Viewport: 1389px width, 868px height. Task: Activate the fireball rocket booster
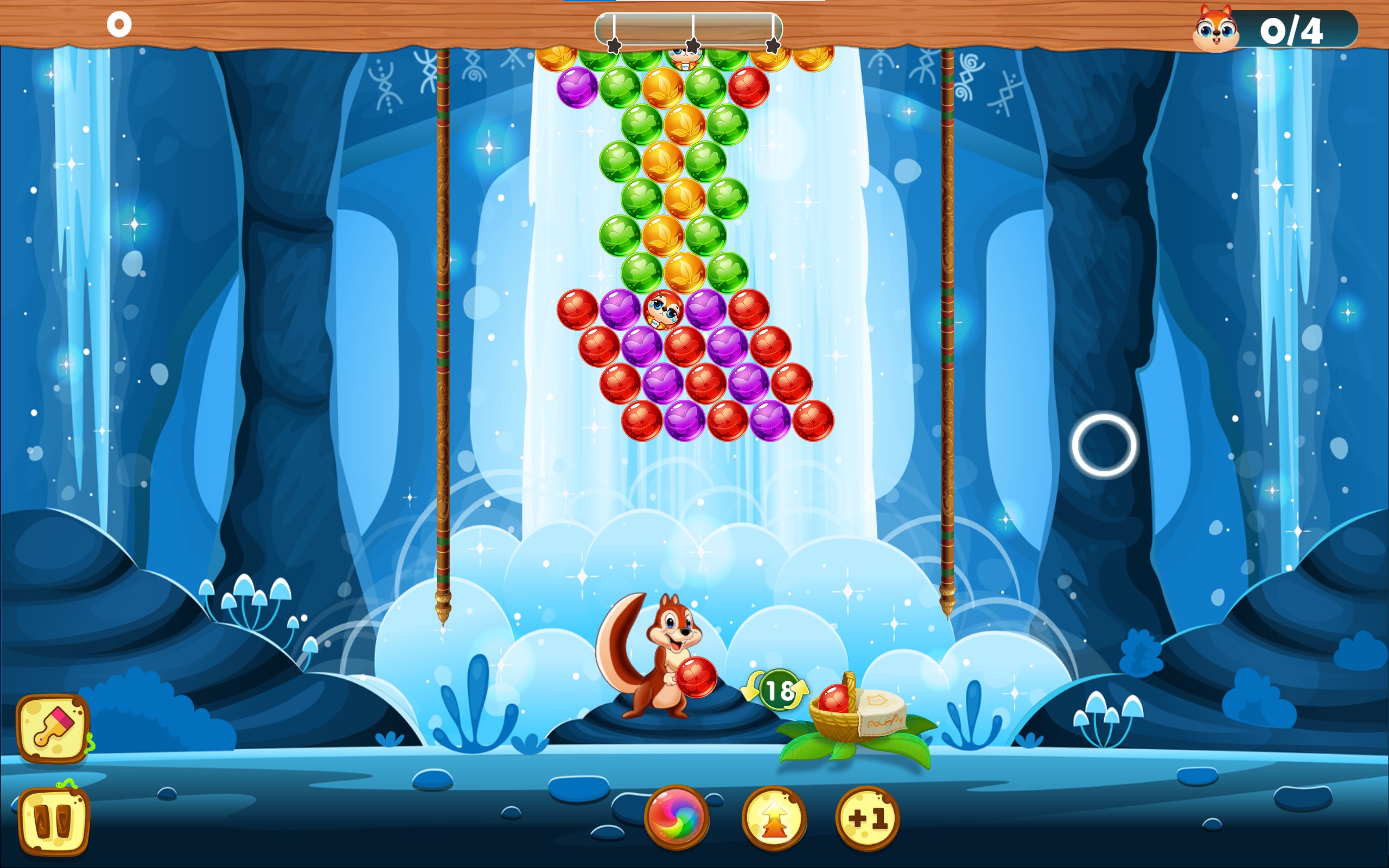(x=774, y=818)
